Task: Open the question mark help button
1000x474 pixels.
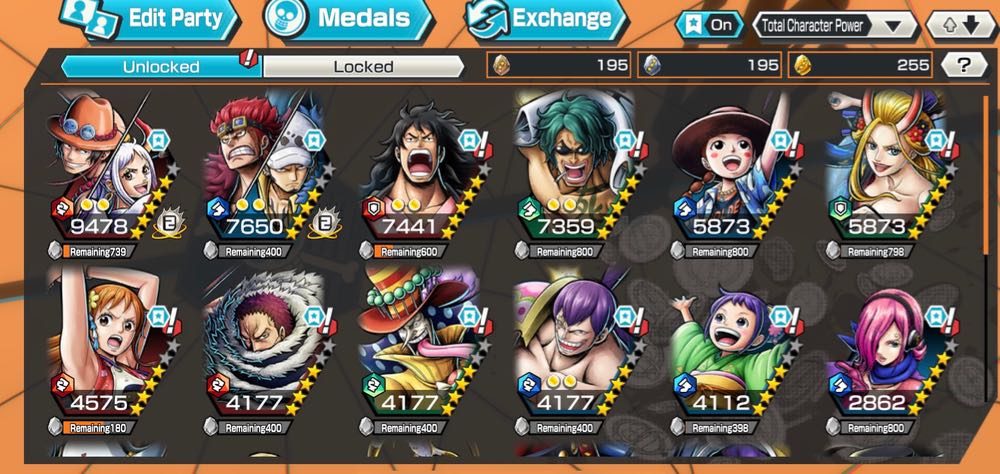Action: tap(964, 66)
